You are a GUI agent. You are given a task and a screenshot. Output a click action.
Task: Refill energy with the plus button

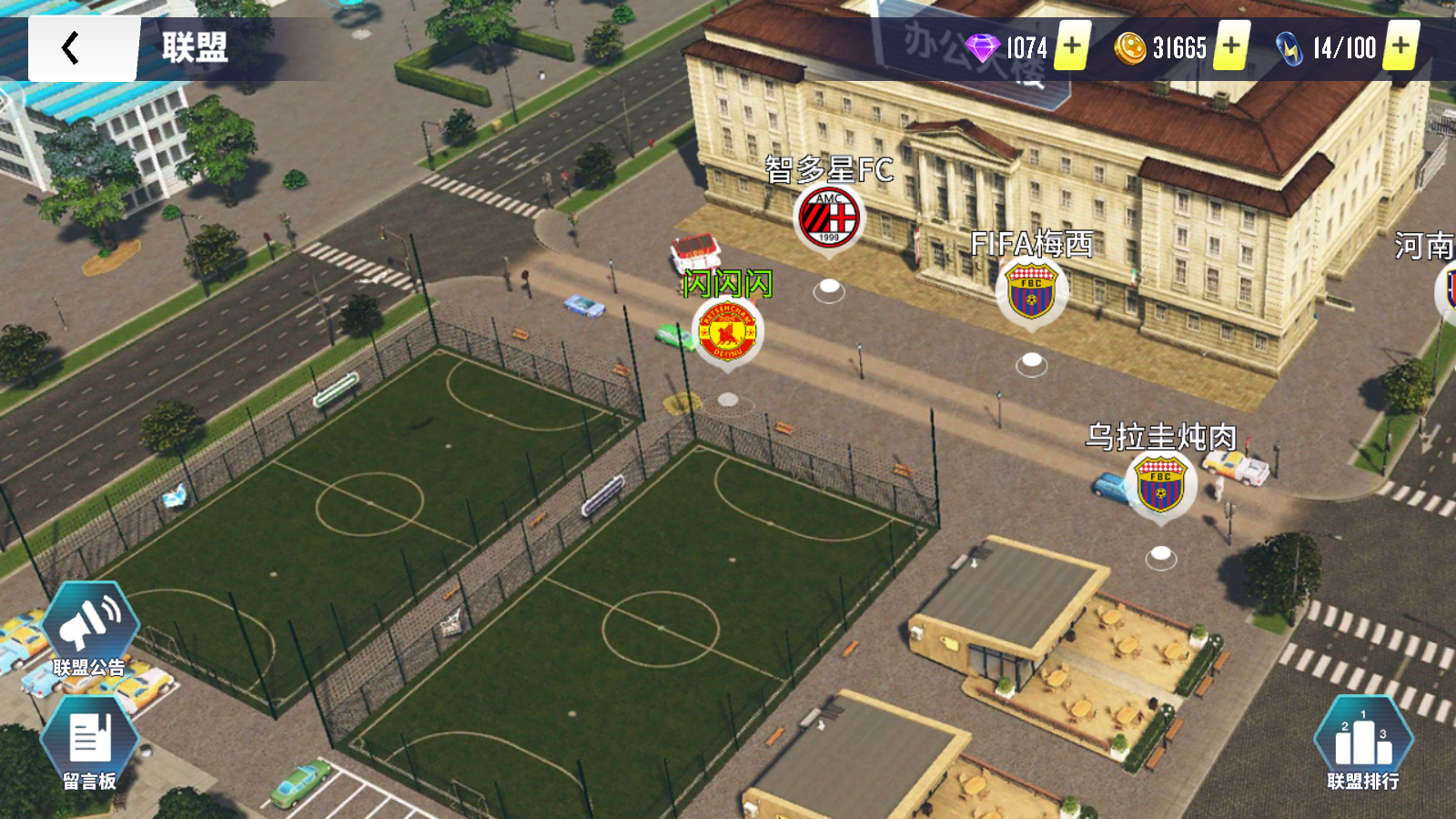pos(1400,45)
